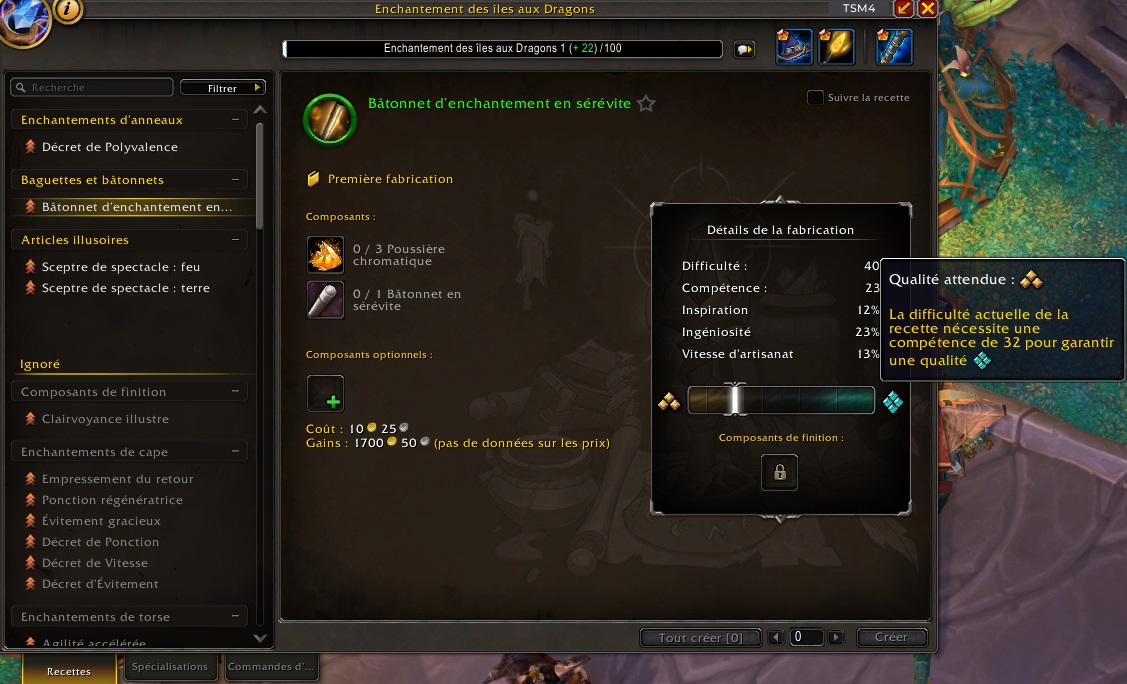Pick the Clairvoyance illustre recipe

[x=104, y=419]
